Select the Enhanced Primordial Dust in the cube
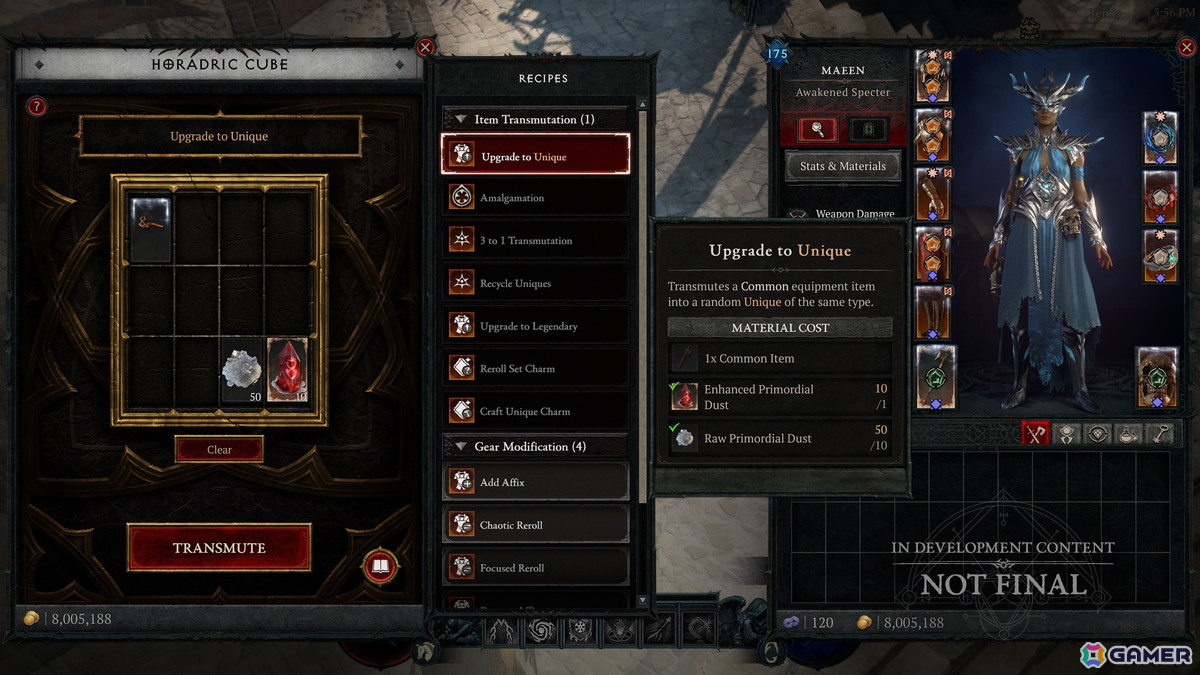This screenshot has height=675, width=1200. (x=287, y=370)
